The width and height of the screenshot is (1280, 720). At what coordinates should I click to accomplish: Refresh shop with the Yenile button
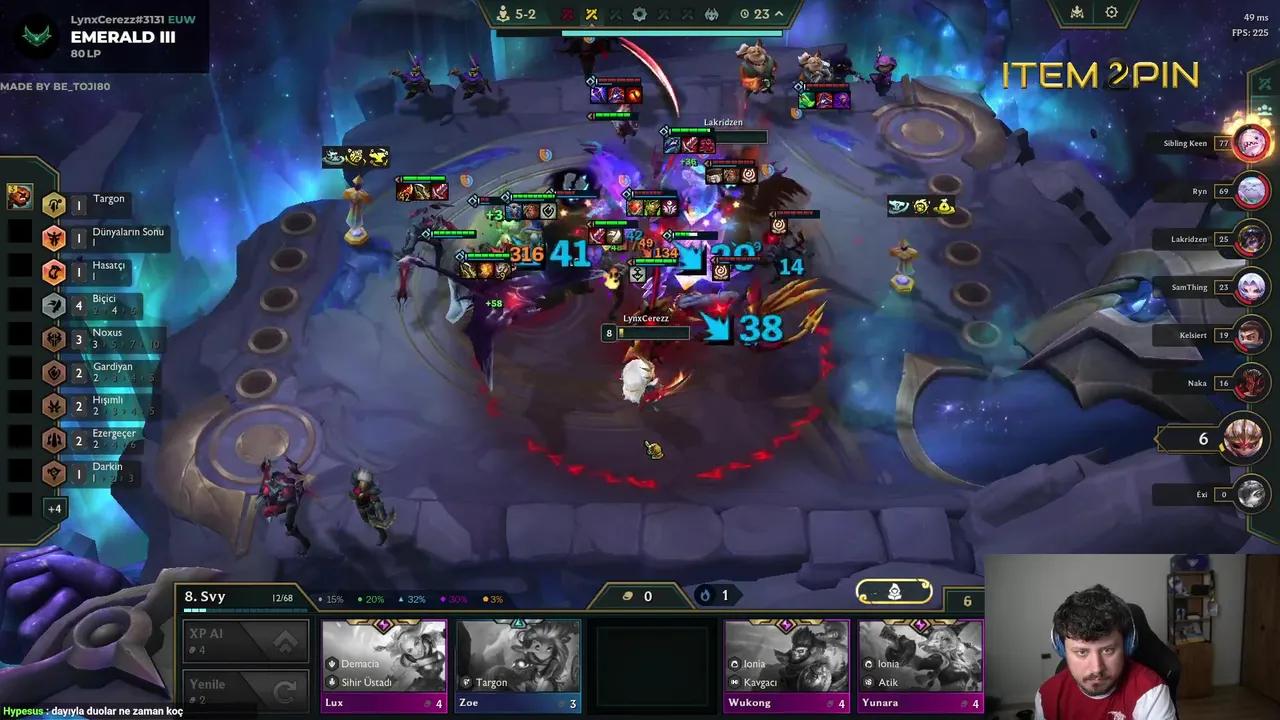(x=245, y=690)
